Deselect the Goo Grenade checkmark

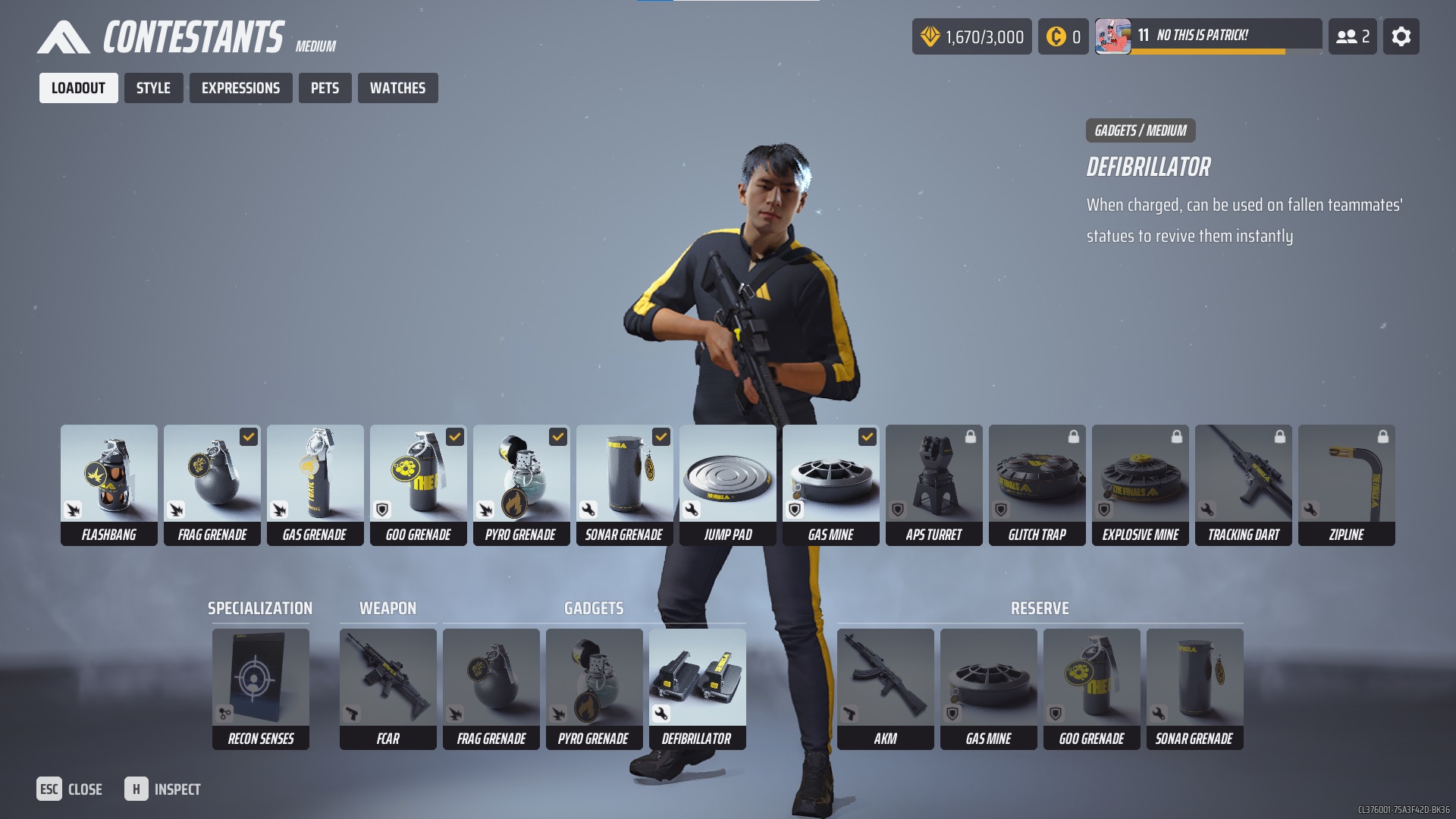[454, 436]
